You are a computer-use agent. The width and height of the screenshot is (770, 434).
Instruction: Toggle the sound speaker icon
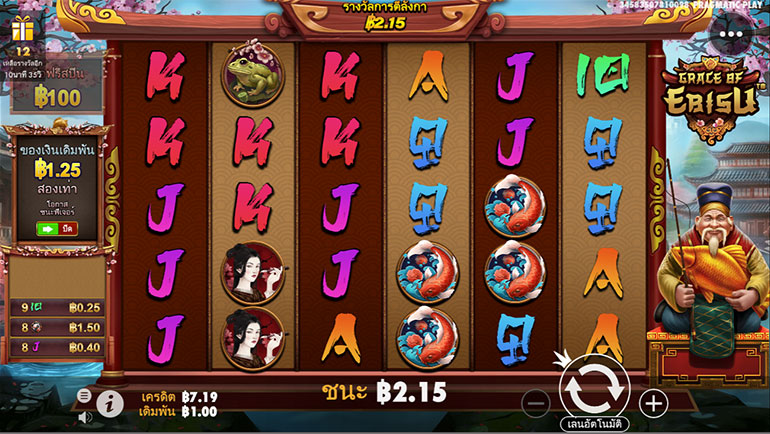pyautogui.click(x=84, y=416)
